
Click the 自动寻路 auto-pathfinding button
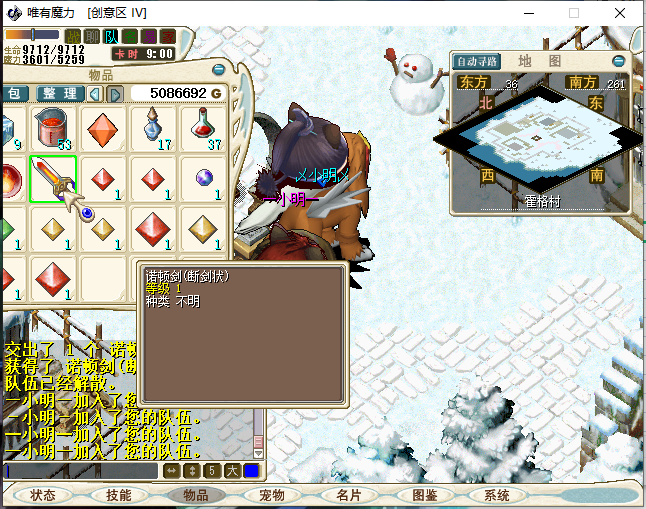(x=477, y=61)
